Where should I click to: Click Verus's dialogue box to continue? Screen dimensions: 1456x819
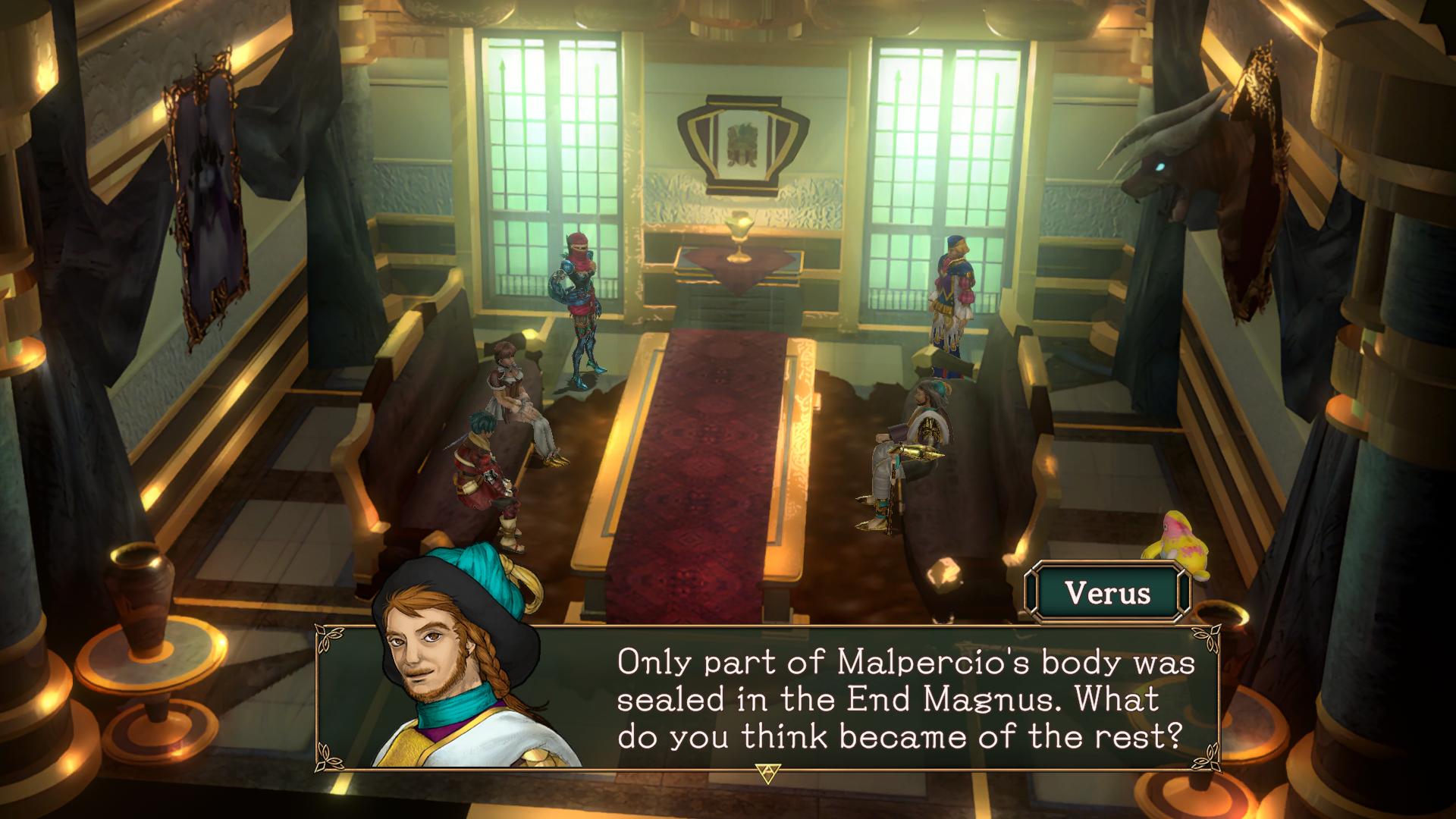(x=902, y=698)
